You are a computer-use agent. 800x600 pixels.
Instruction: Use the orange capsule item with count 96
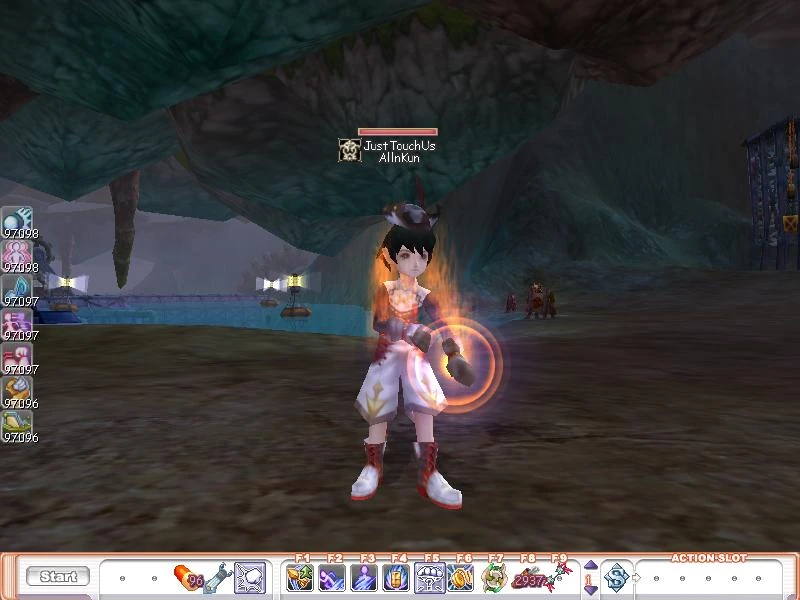pyautogui.click(x=189, y=577)
